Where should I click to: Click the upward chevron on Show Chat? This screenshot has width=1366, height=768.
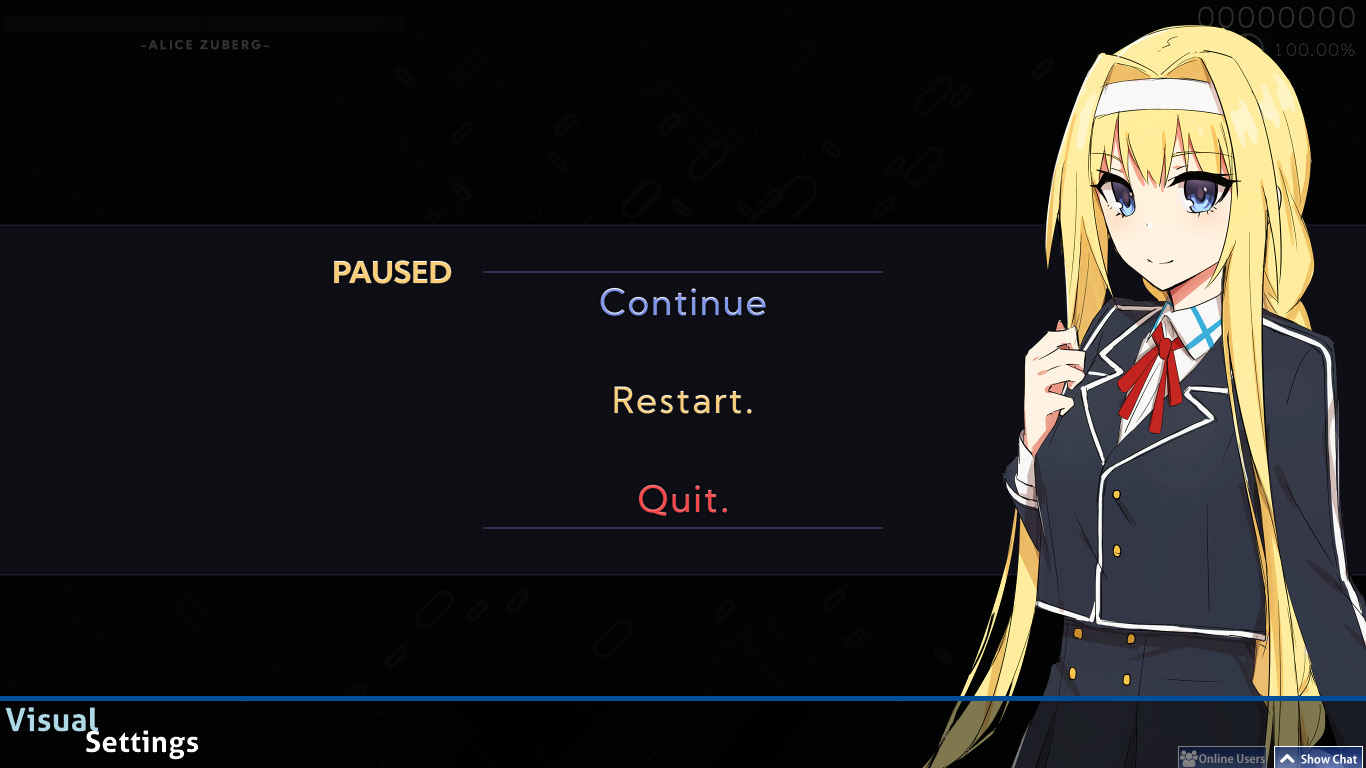point(1288,759)
